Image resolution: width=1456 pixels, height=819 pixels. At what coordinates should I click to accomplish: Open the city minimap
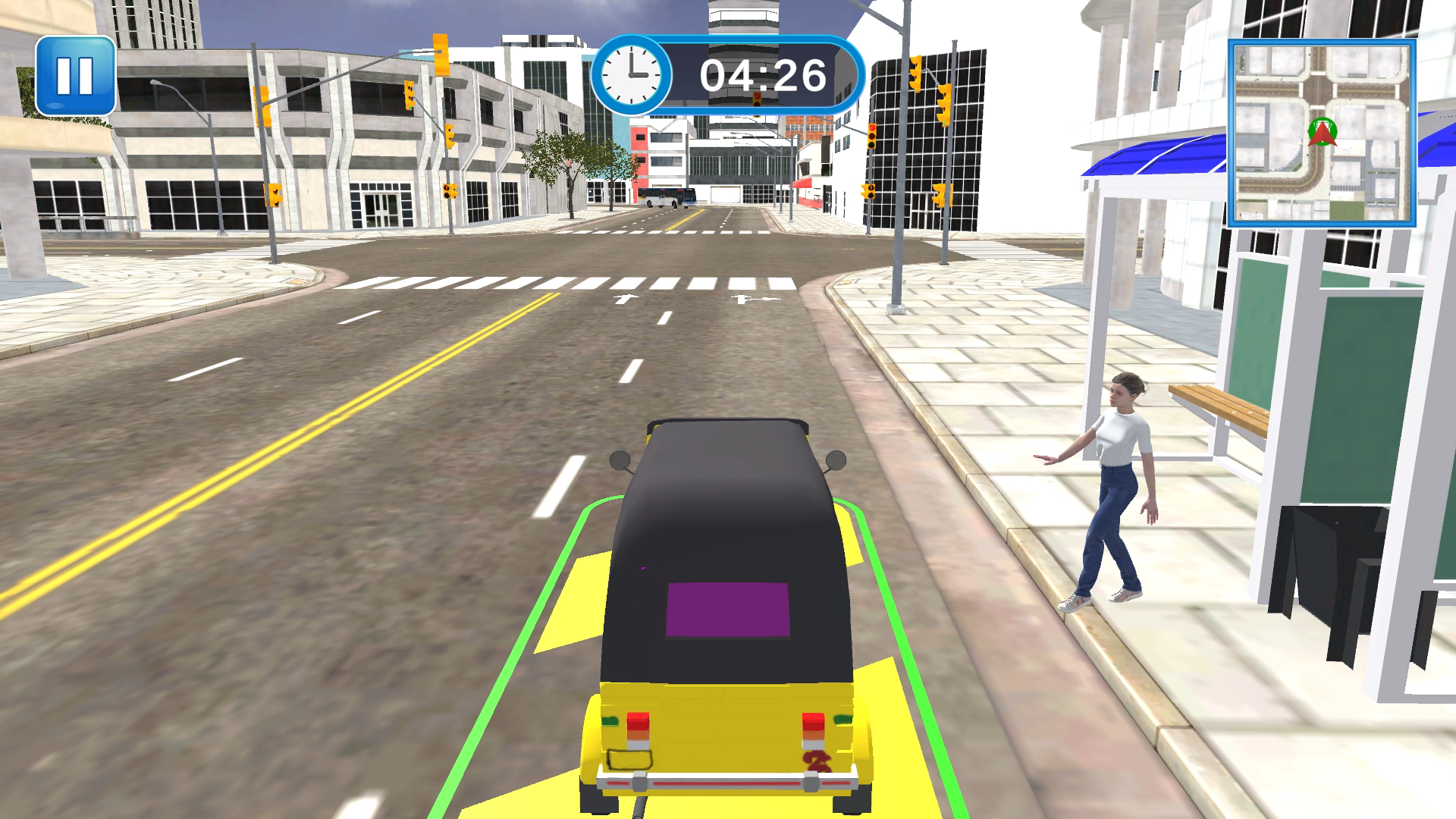pyautogui.click(x=1322, y=133)
